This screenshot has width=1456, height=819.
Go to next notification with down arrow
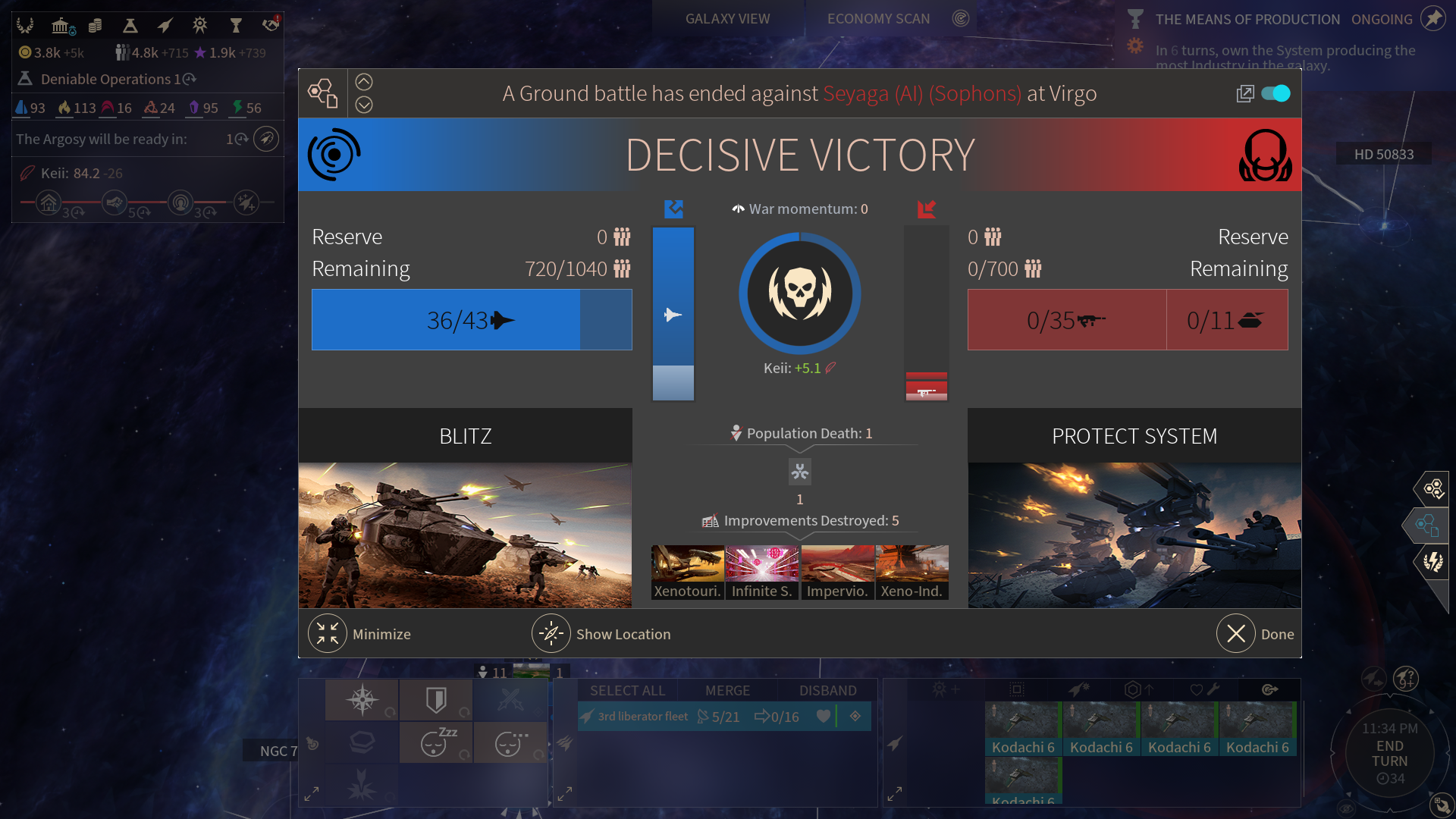pos(364,105)
